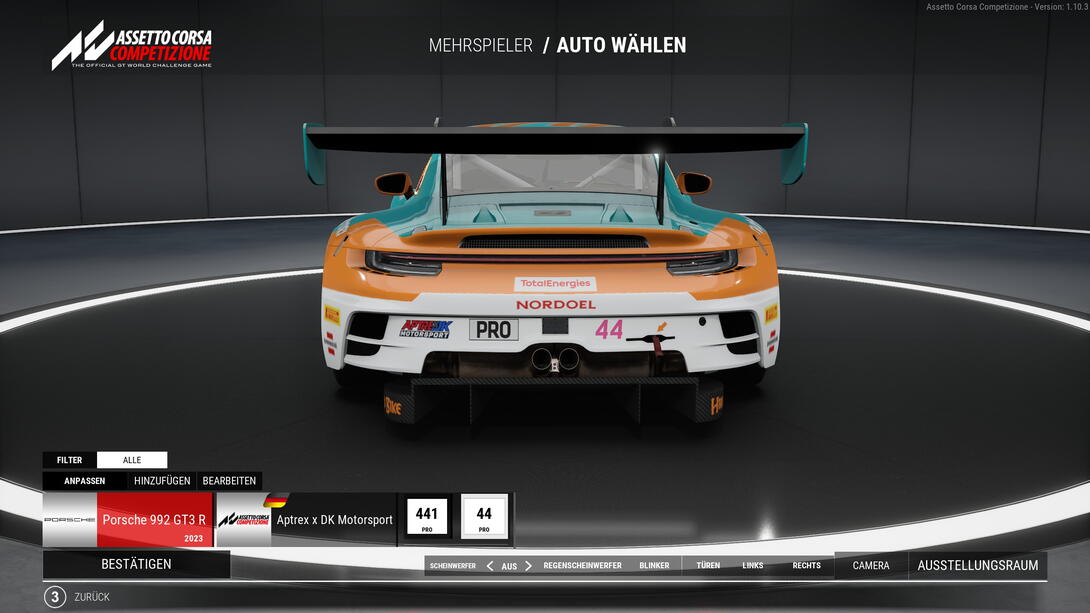Toggle the Blinker indicators
The height and width of the screenshot is (613, 1090).
[654, 566]
